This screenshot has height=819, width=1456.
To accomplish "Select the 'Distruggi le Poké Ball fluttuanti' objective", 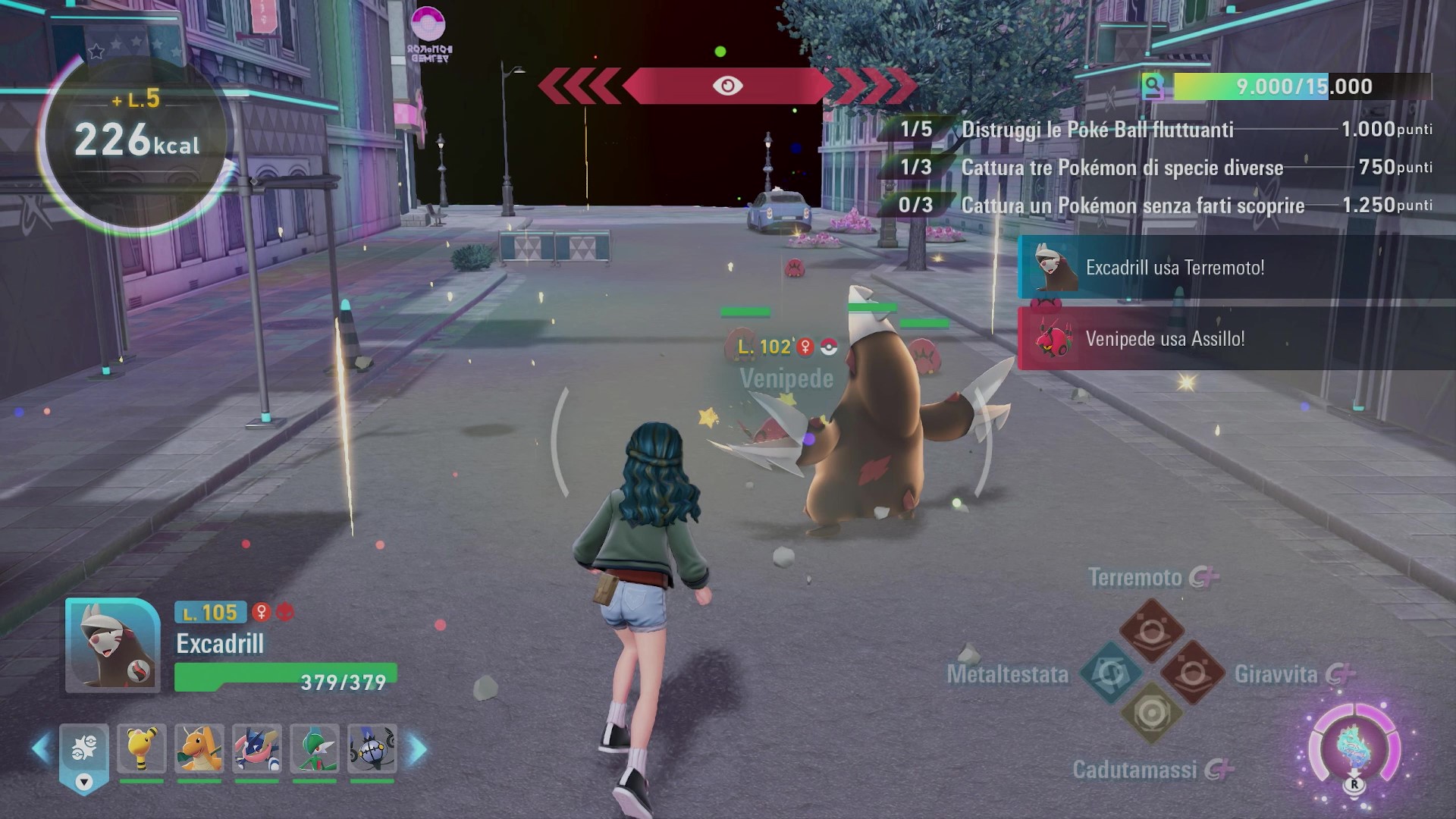I will pyautogui.click(x=1097, y=130).
